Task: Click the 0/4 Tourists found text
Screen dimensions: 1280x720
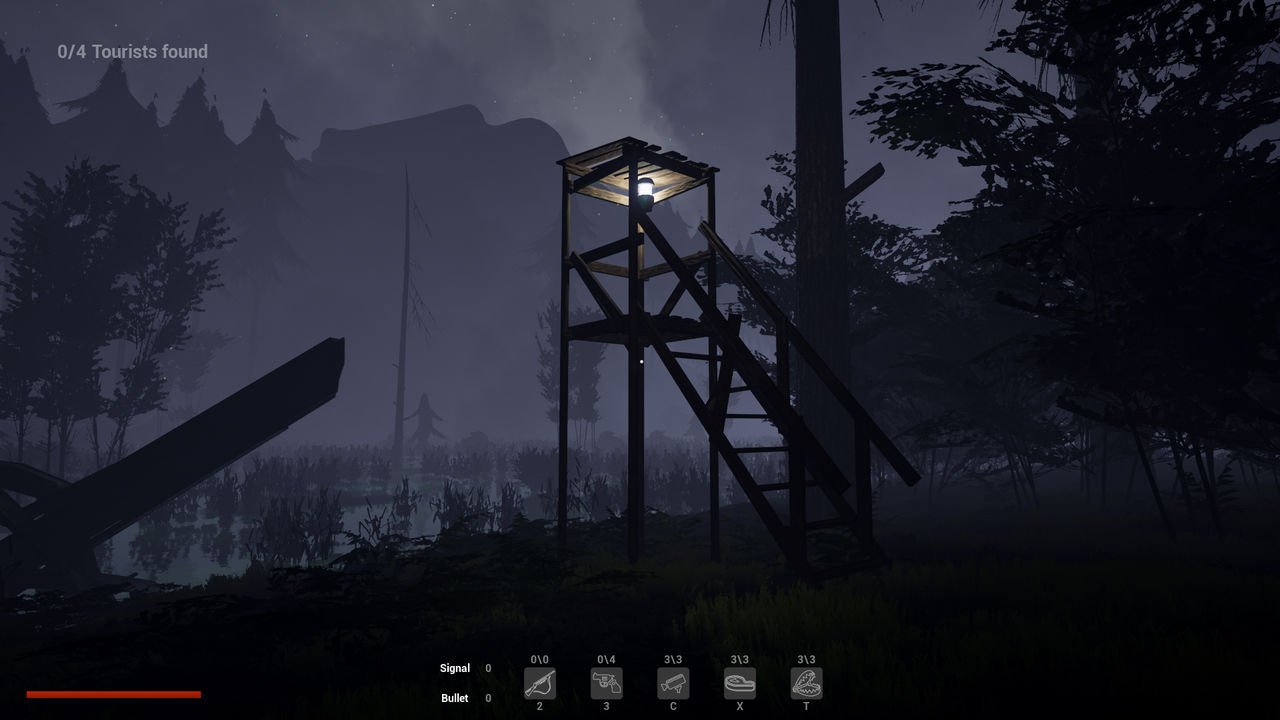Action: 132,51
